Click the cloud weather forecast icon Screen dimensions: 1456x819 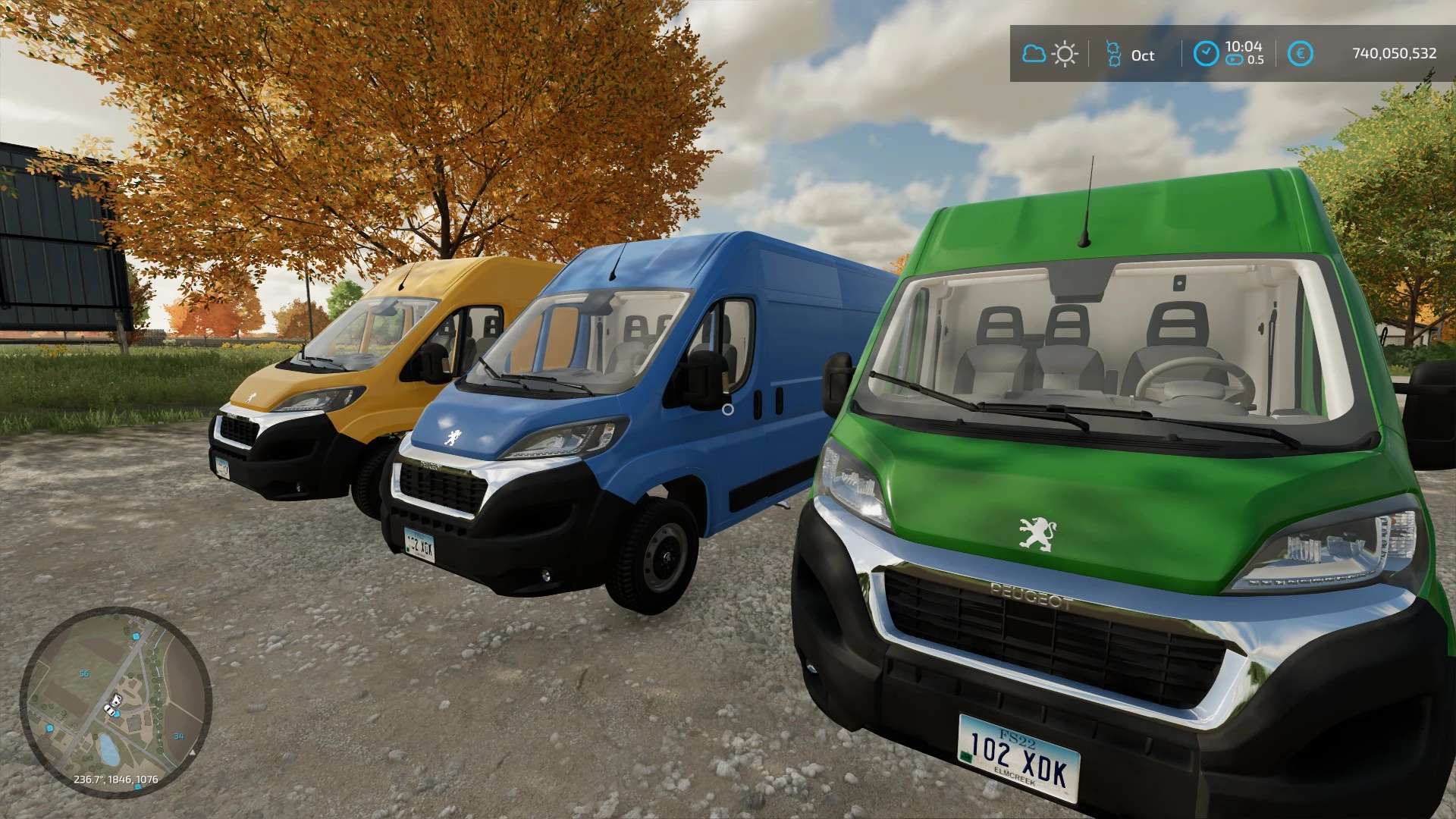[x=1034, y=54]
